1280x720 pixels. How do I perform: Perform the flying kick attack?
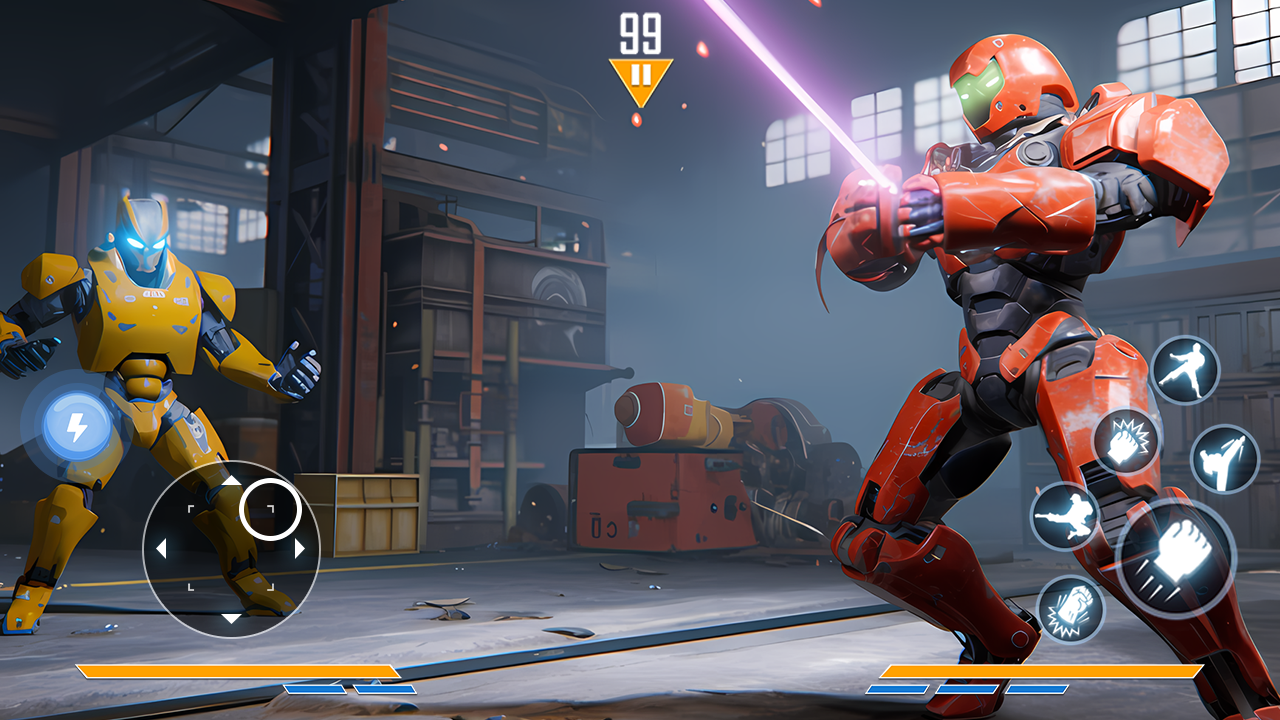point(1065,516)
